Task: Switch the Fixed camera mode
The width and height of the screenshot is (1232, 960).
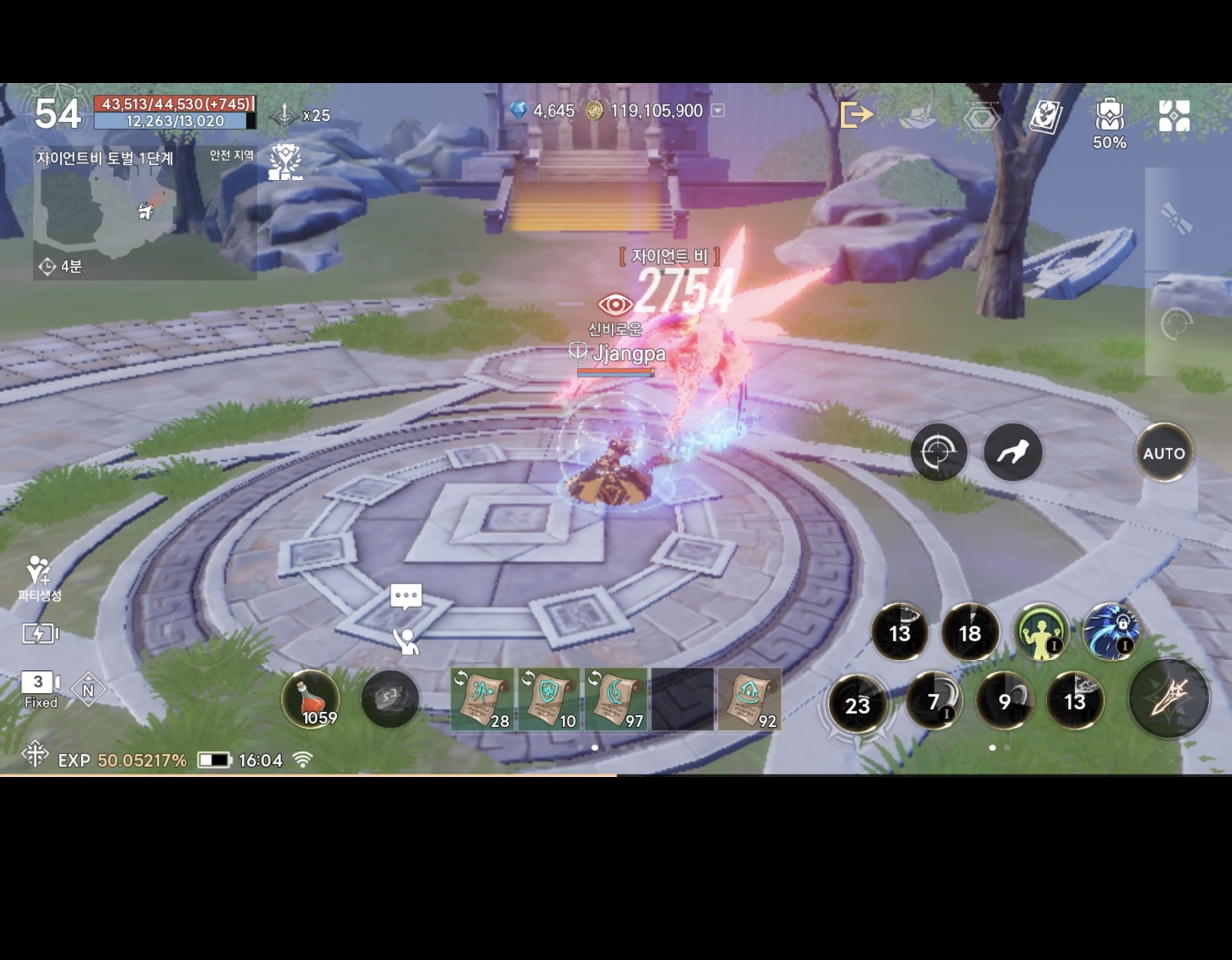Action: click(40, 689)
